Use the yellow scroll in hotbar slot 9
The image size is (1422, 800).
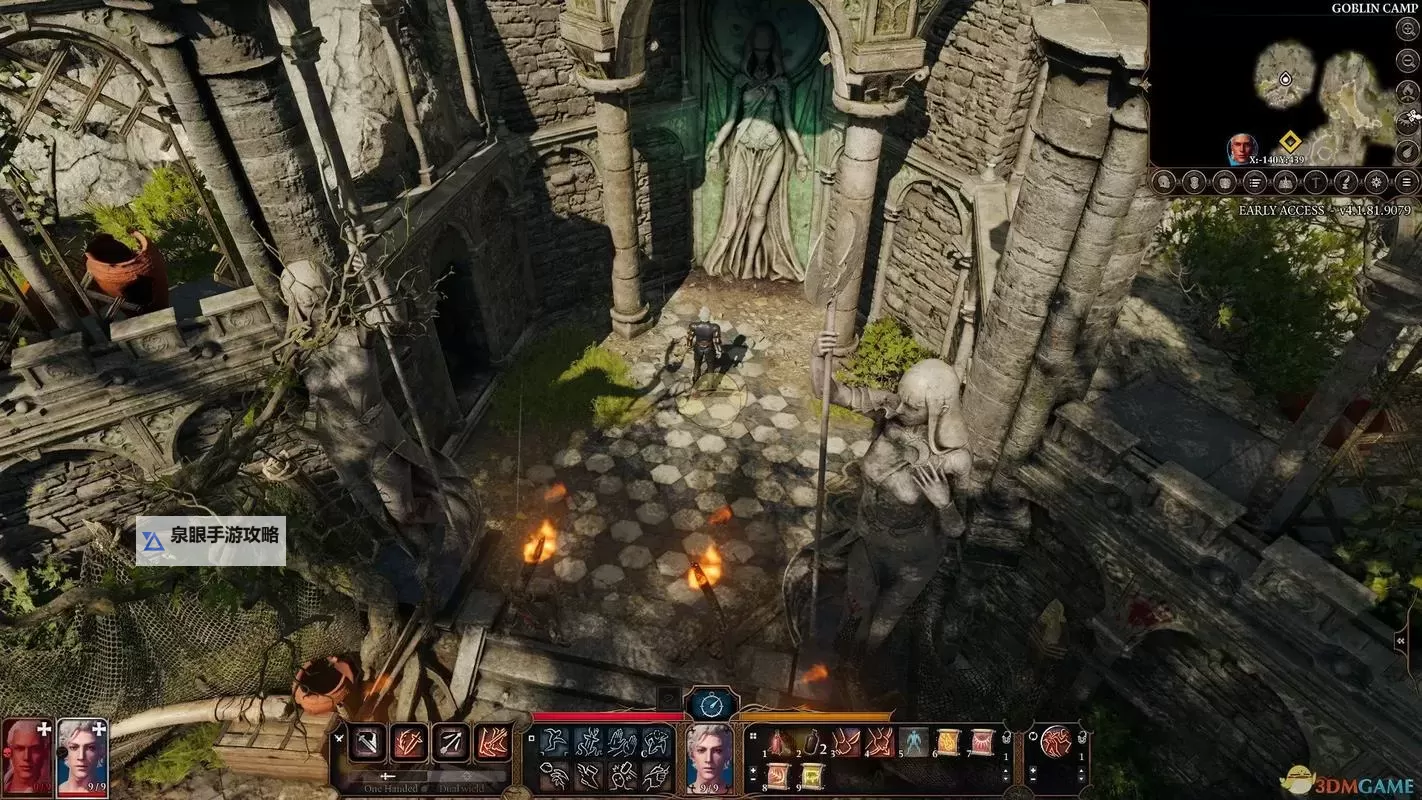[813, 776]
